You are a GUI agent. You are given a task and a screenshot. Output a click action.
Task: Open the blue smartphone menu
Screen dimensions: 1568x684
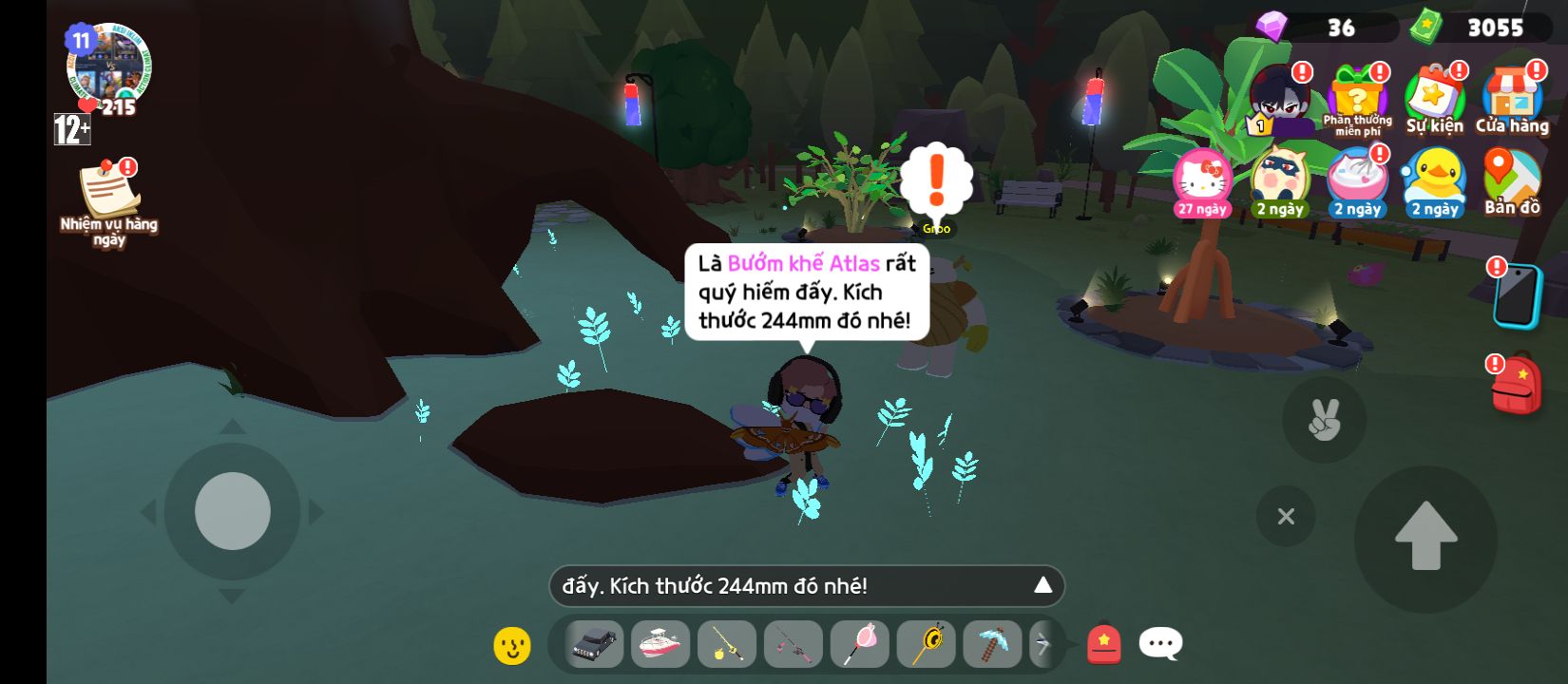(x=1516, y=295)
